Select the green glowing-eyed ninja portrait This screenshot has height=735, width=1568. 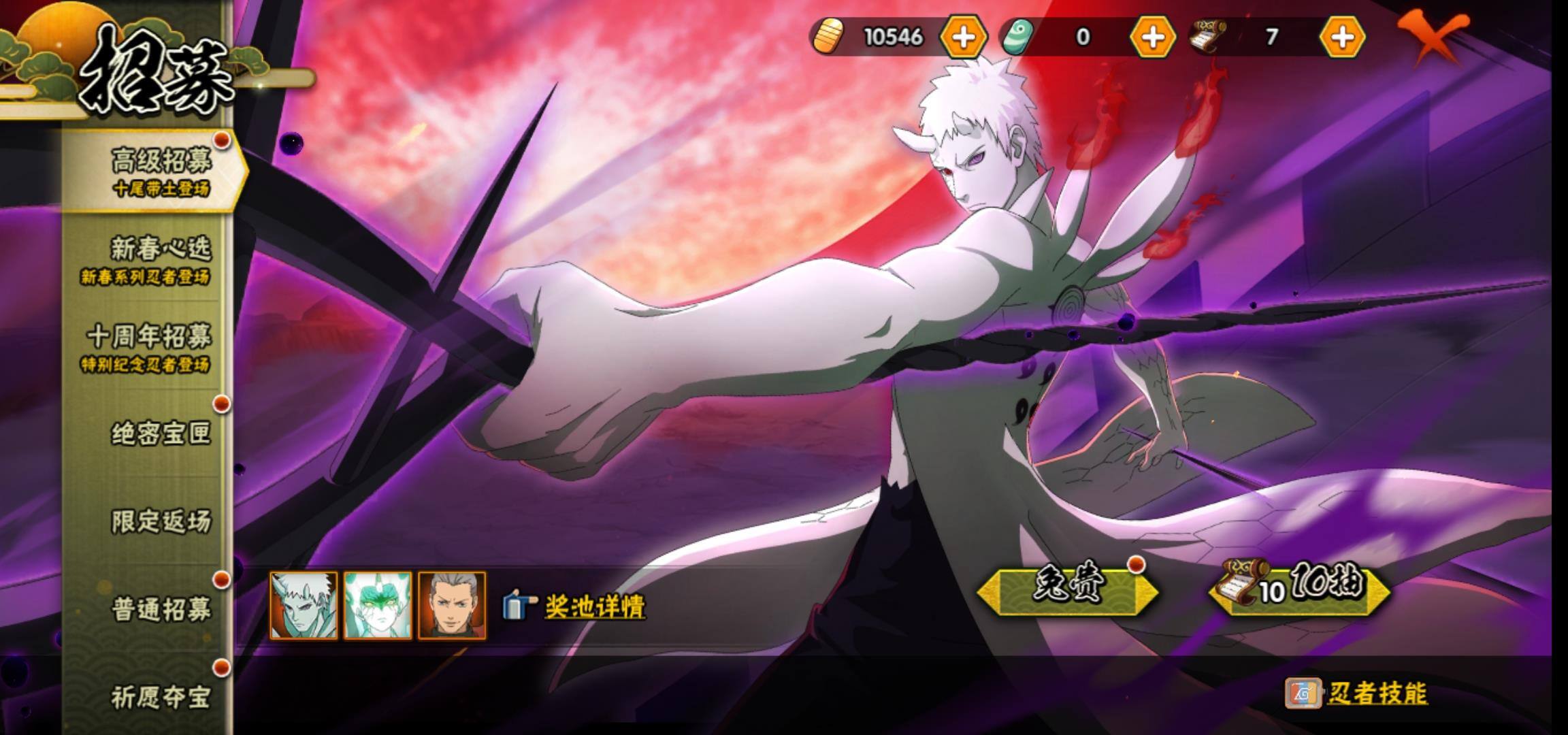(x=378, y=605)
